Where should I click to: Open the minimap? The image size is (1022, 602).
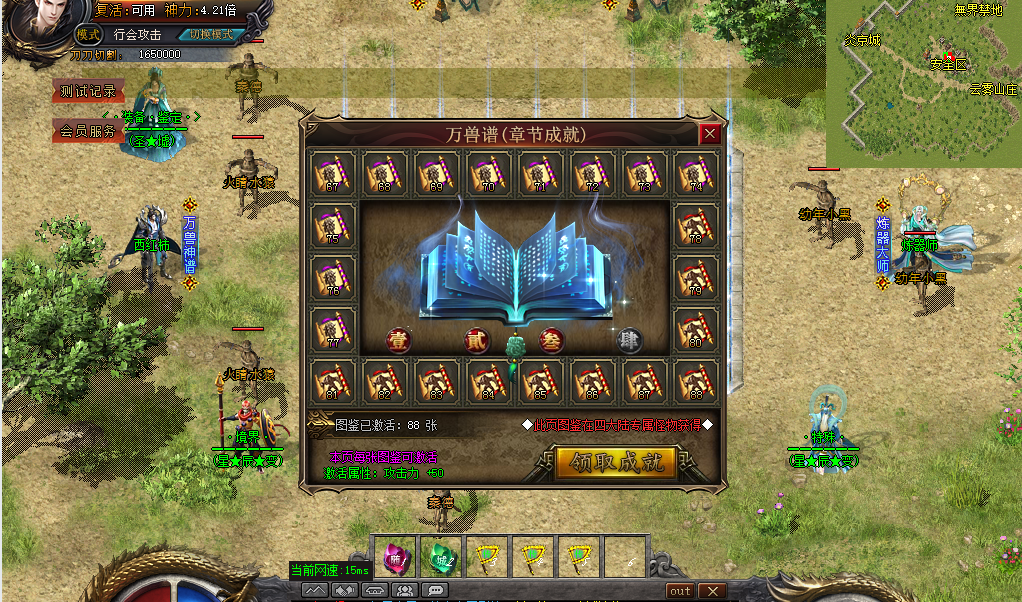923,82
